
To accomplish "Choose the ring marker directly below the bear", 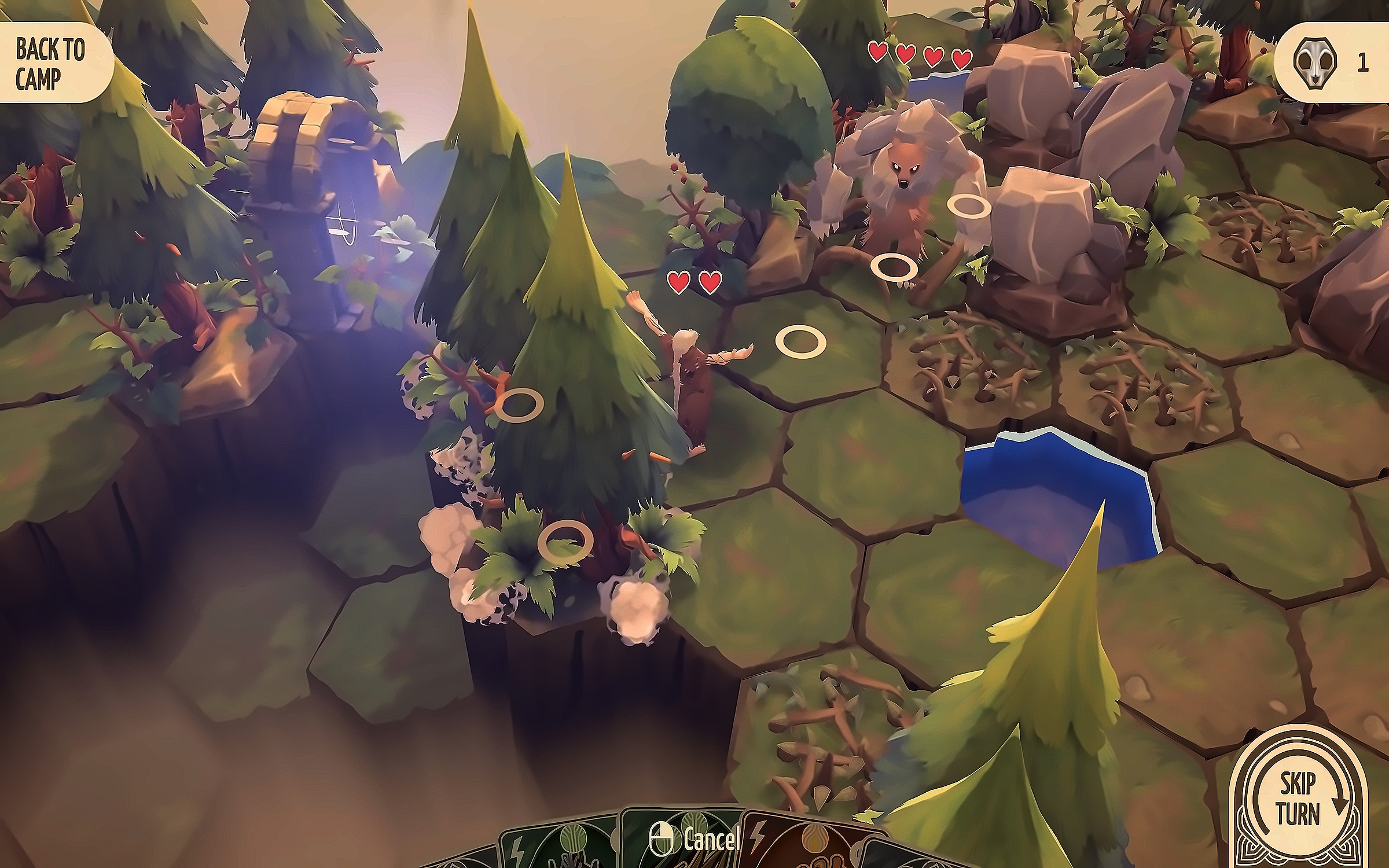I will click(x=894, y=267).
